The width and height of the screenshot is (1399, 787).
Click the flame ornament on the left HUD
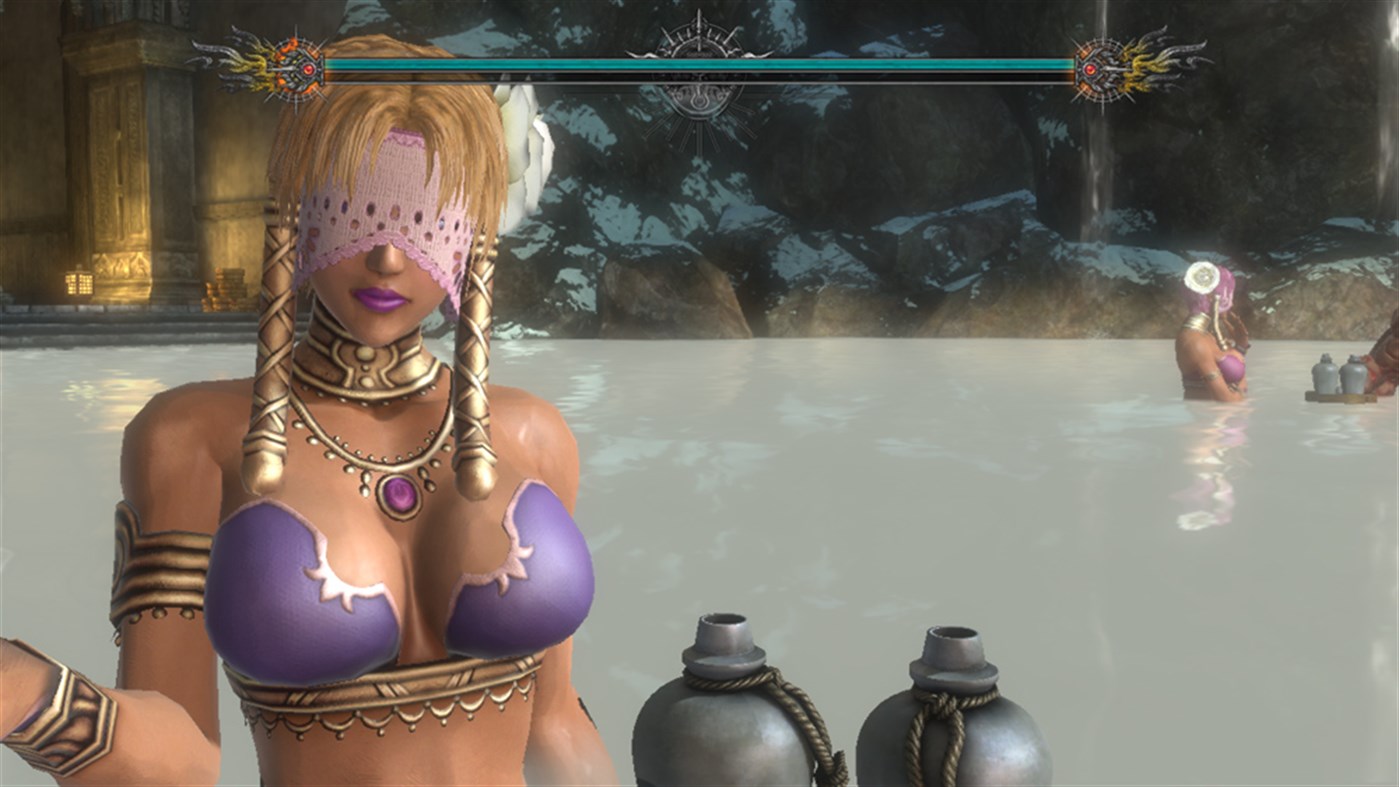click(252, 65)
